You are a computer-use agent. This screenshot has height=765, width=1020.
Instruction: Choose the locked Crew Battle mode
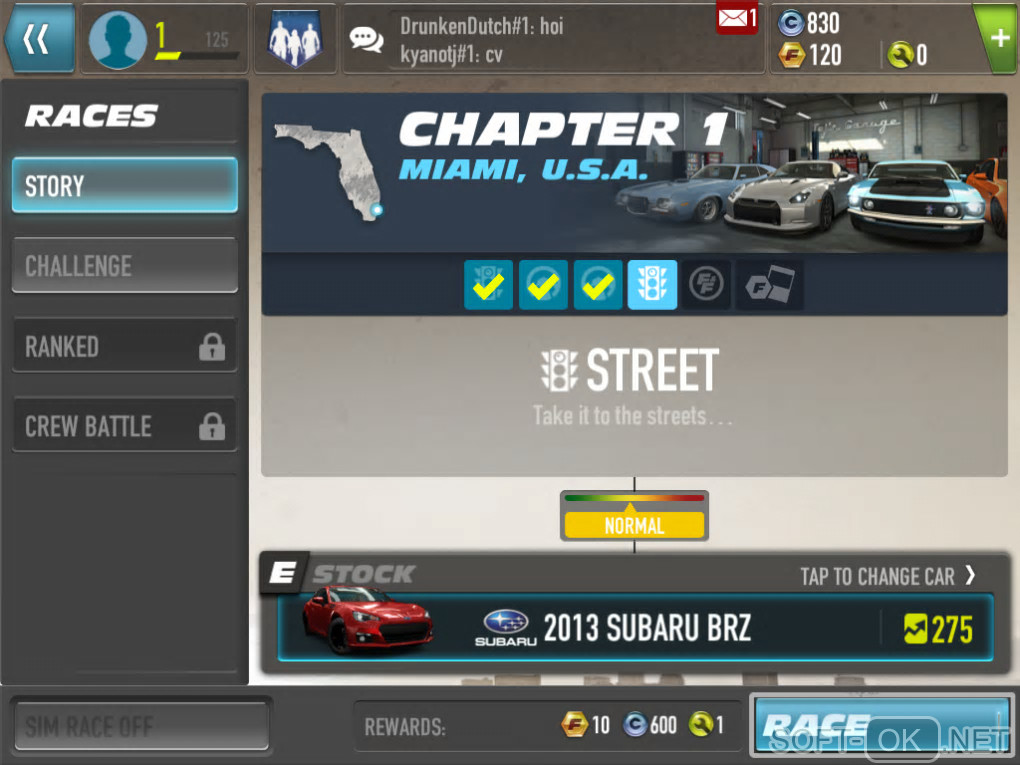pyautogui.click(x=124, y=426)
